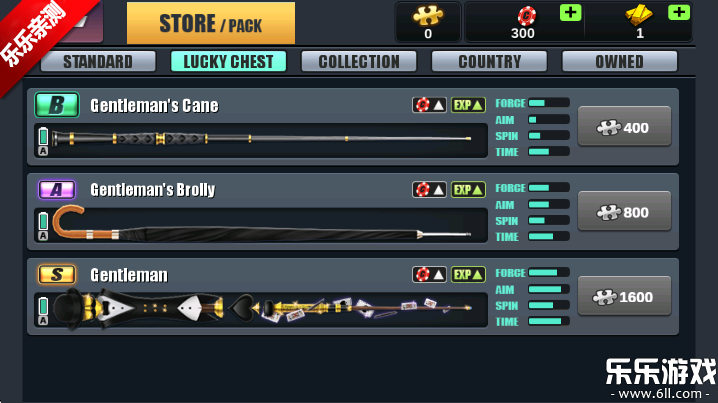
Task: Buy the Gentleman cue for 1600
Action: click(x=624, y=296)
